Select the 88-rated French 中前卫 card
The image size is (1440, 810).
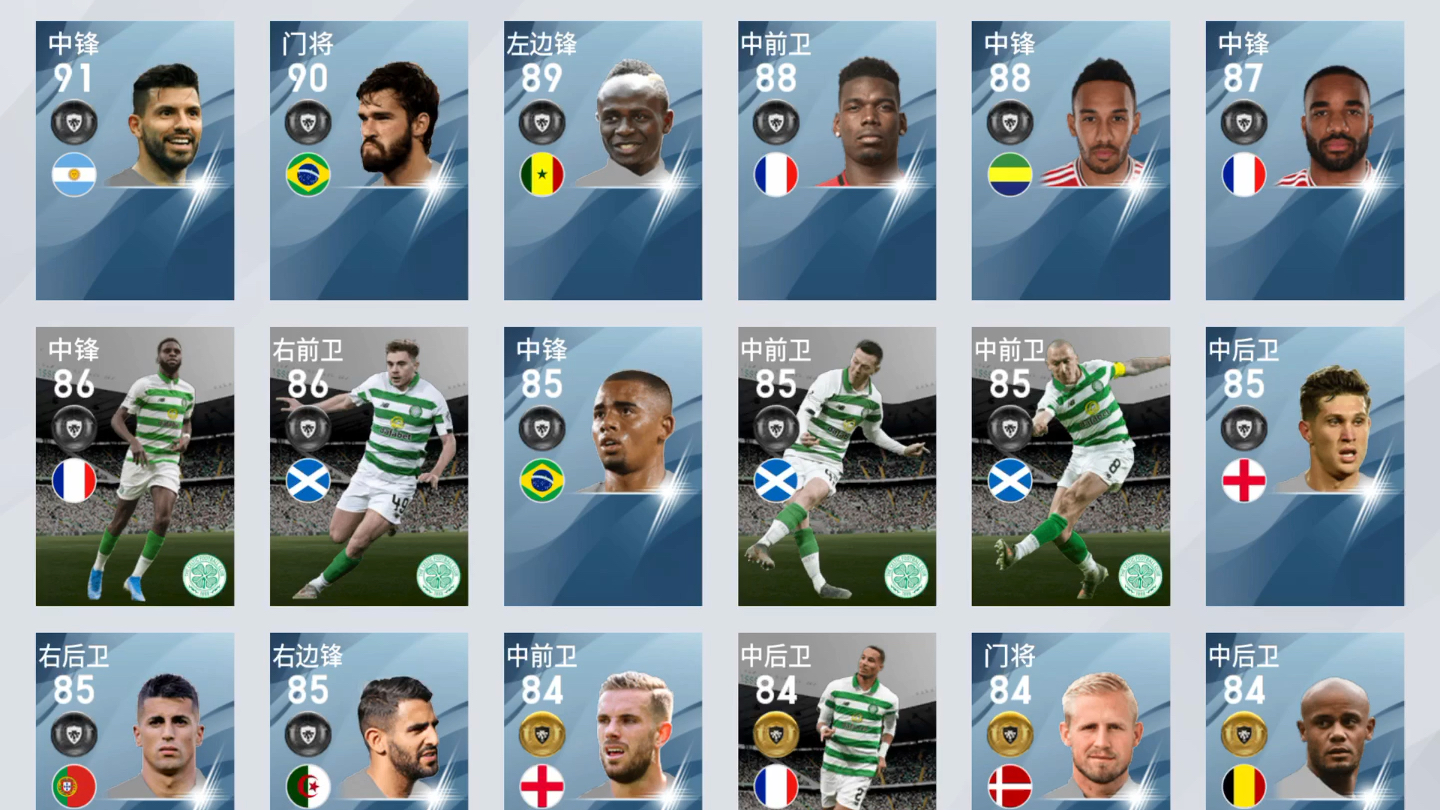click(x=837, y=160)
